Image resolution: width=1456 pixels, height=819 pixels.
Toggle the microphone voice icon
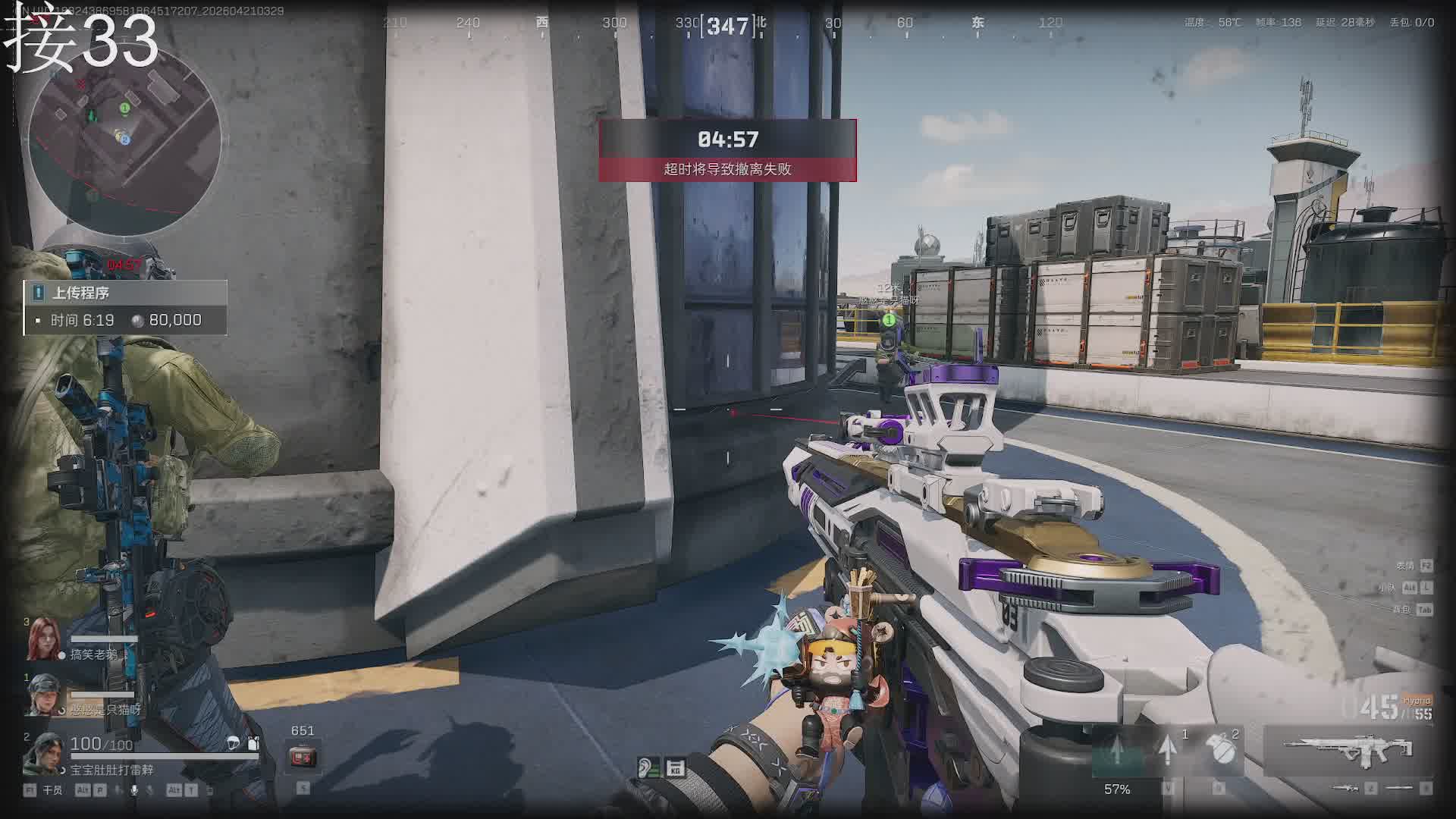pos(134,790)
